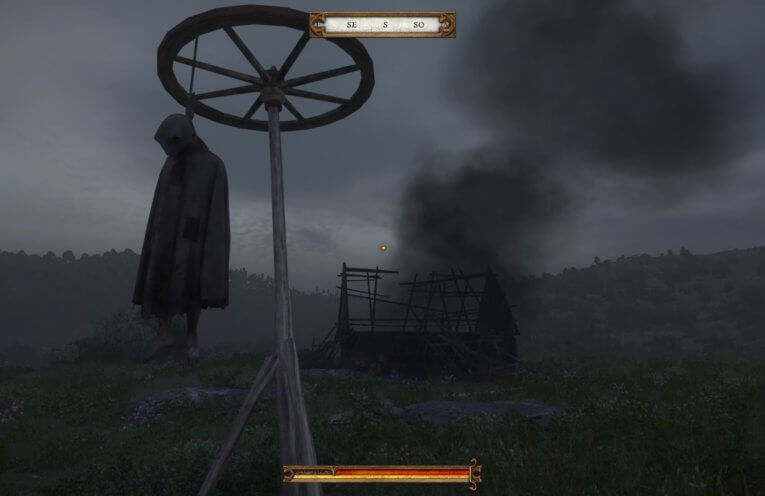Image resolution: width=765 pixels, height=496 pixels.
Task: Click the compass bar showing SE S SO
Action: 382,24
